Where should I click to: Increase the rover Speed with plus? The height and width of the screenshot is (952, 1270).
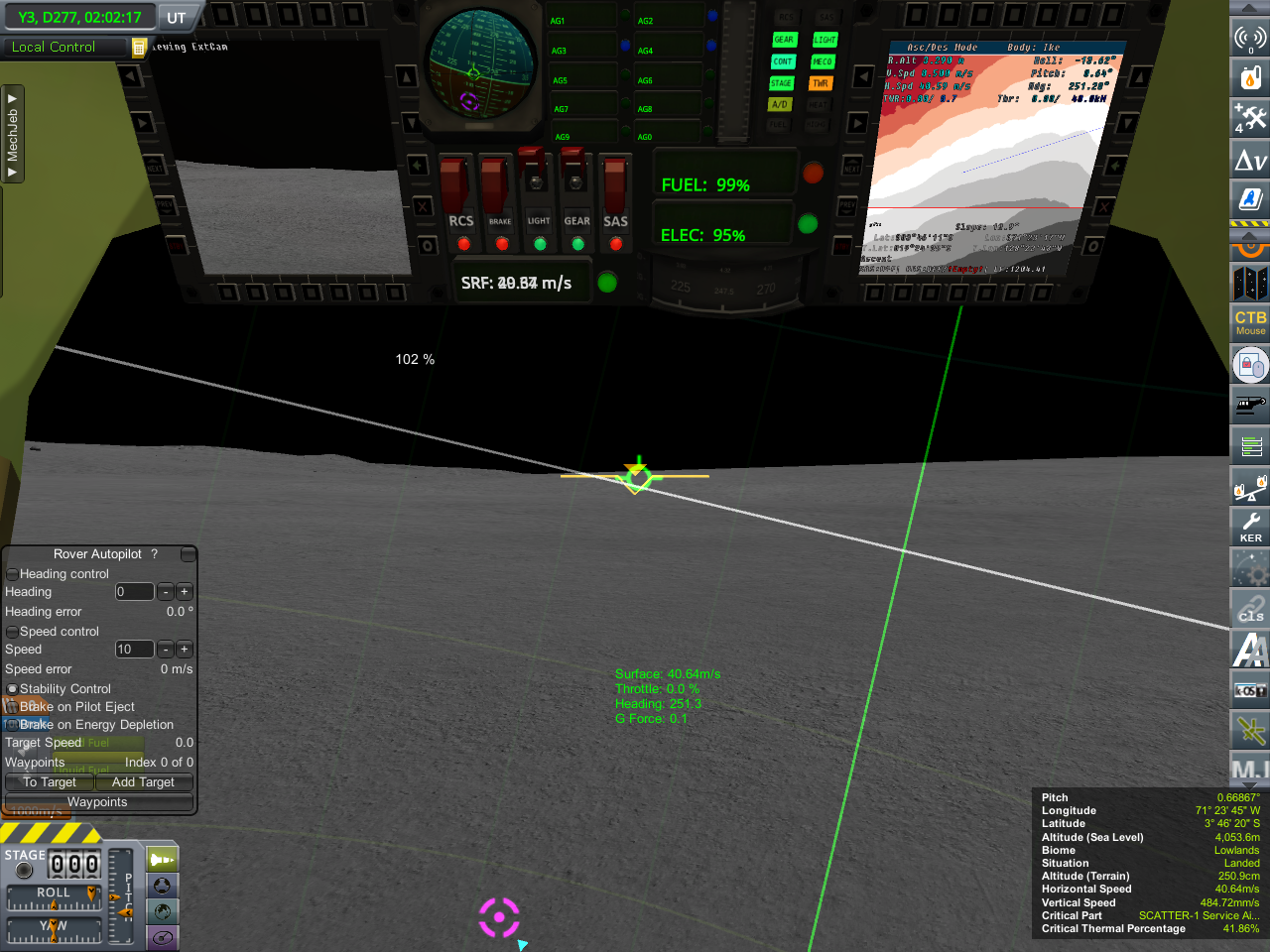pos(185,650)
